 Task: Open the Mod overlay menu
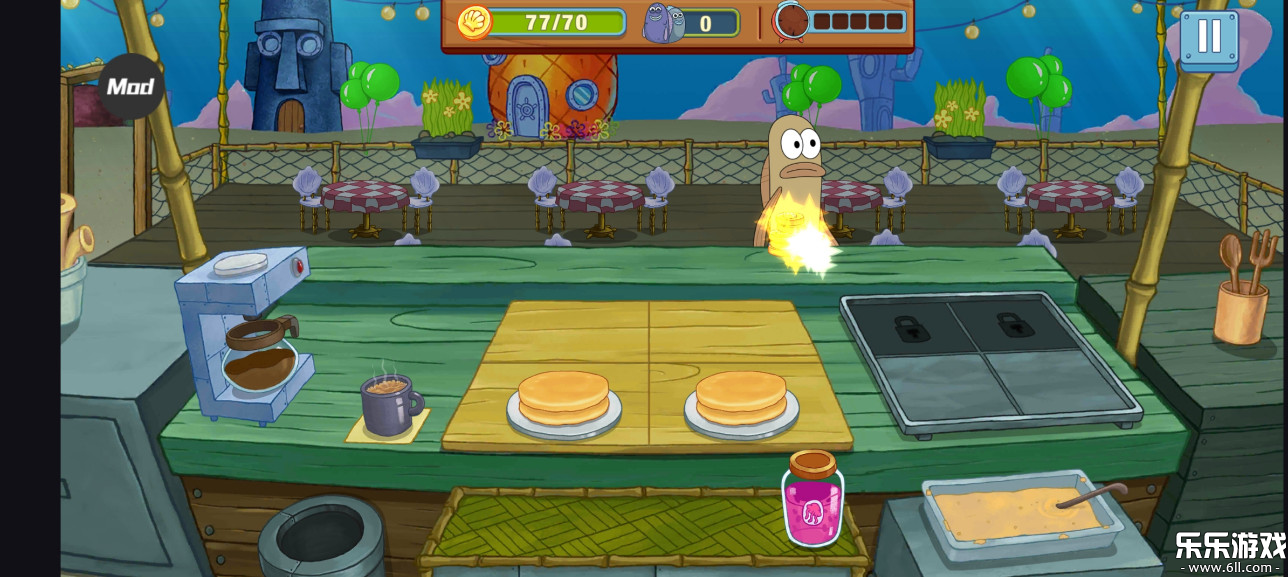tap(131, 87)
